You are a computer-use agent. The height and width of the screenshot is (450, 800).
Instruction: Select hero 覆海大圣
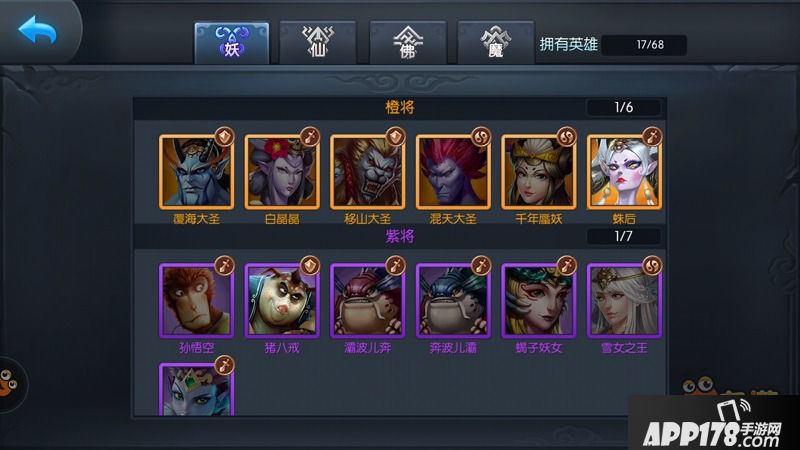(196, 172)
